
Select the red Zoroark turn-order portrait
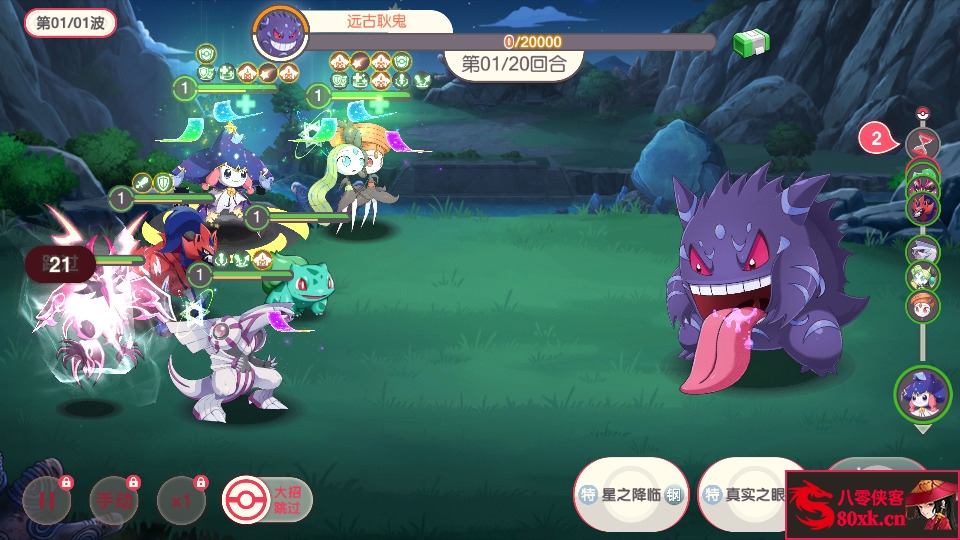pyautogui.click(x=922, y=206)
